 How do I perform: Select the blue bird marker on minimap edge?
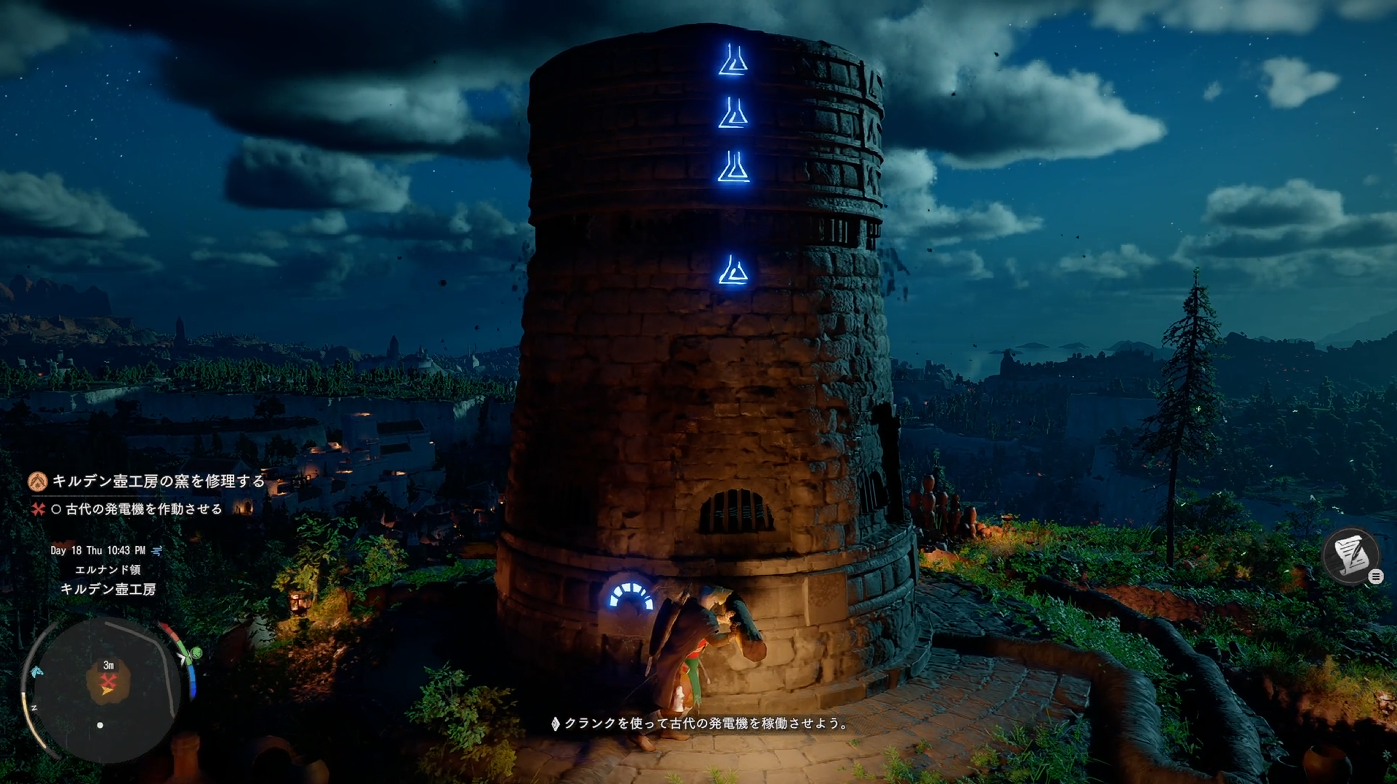(36, 672)
